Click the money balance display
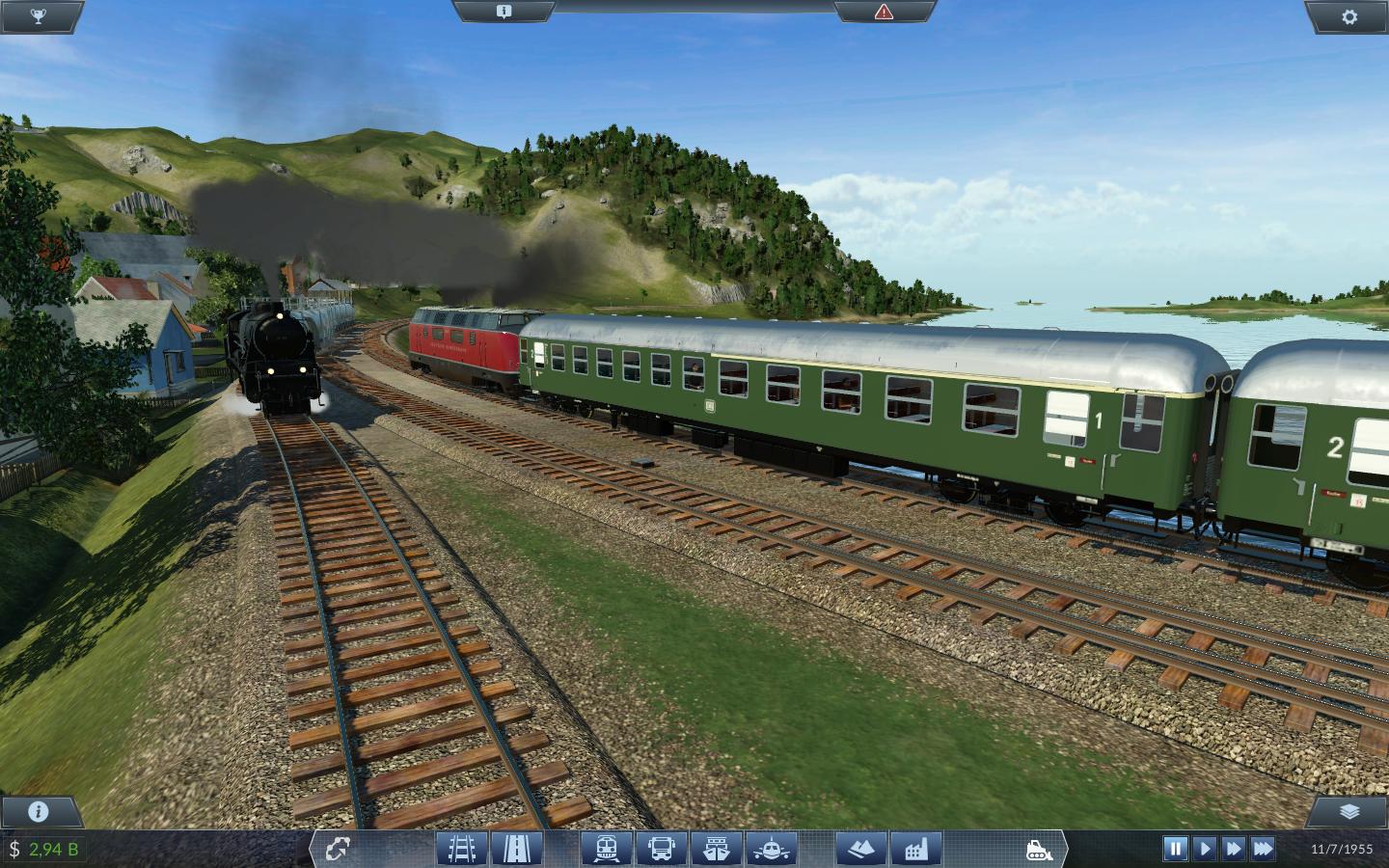 click(x=46, y=849)
